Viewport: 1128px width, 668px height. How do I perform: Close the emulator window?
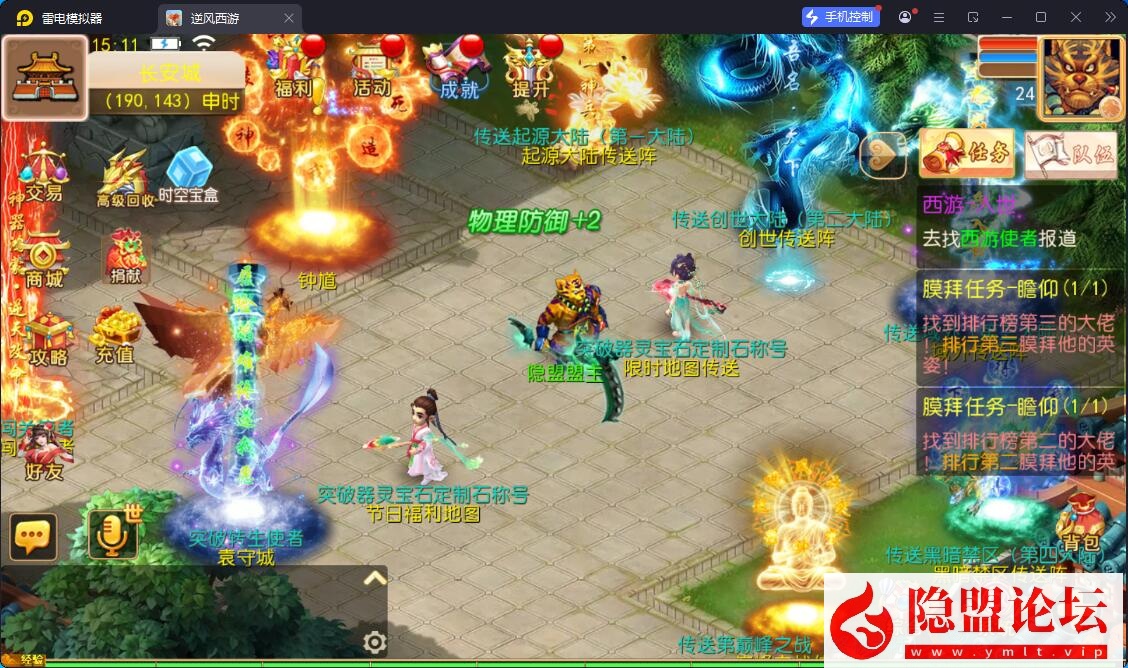click(1076, 17)
